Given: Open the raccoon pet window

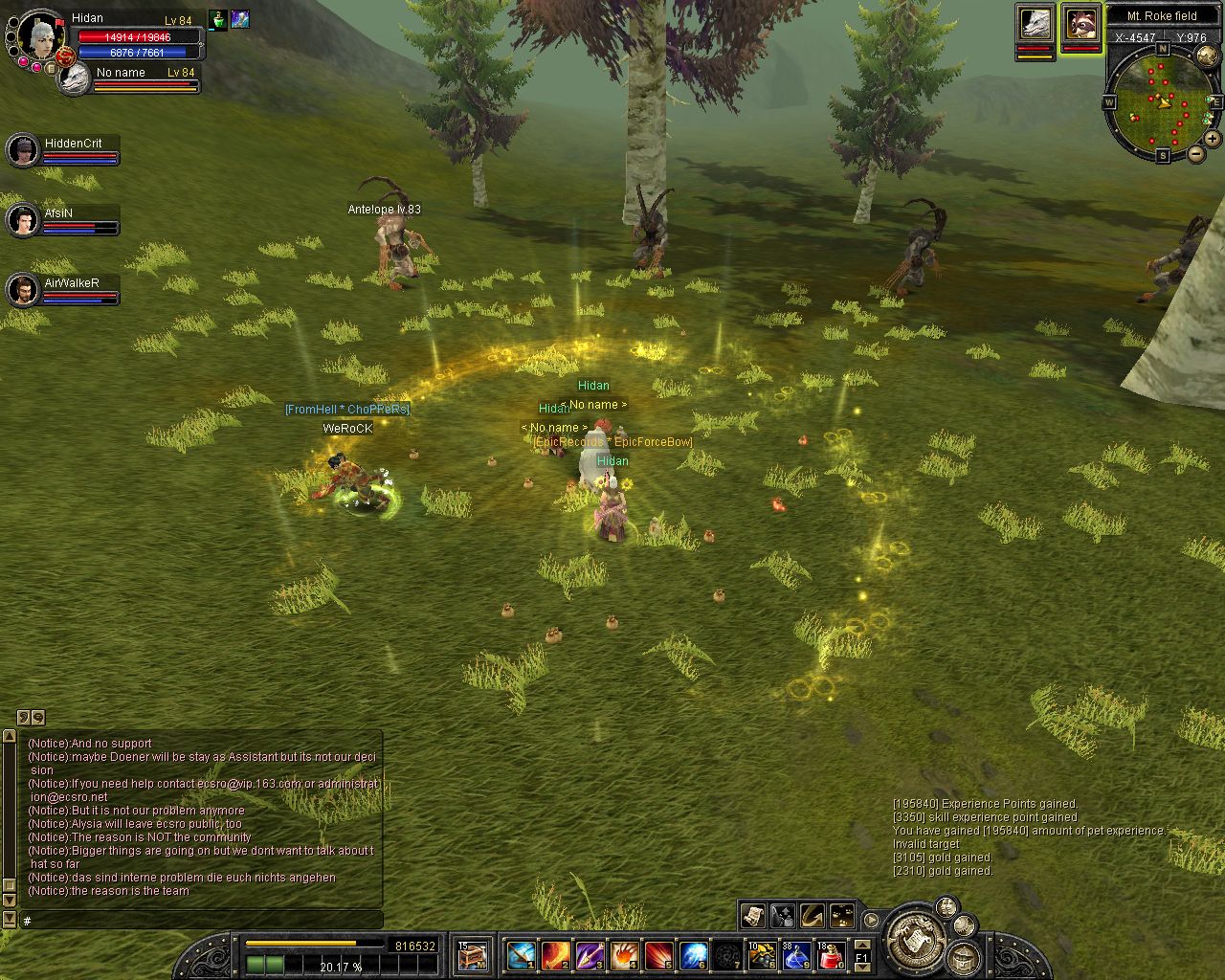Looking at the screenshot, I should click(x=1081, y=24).
